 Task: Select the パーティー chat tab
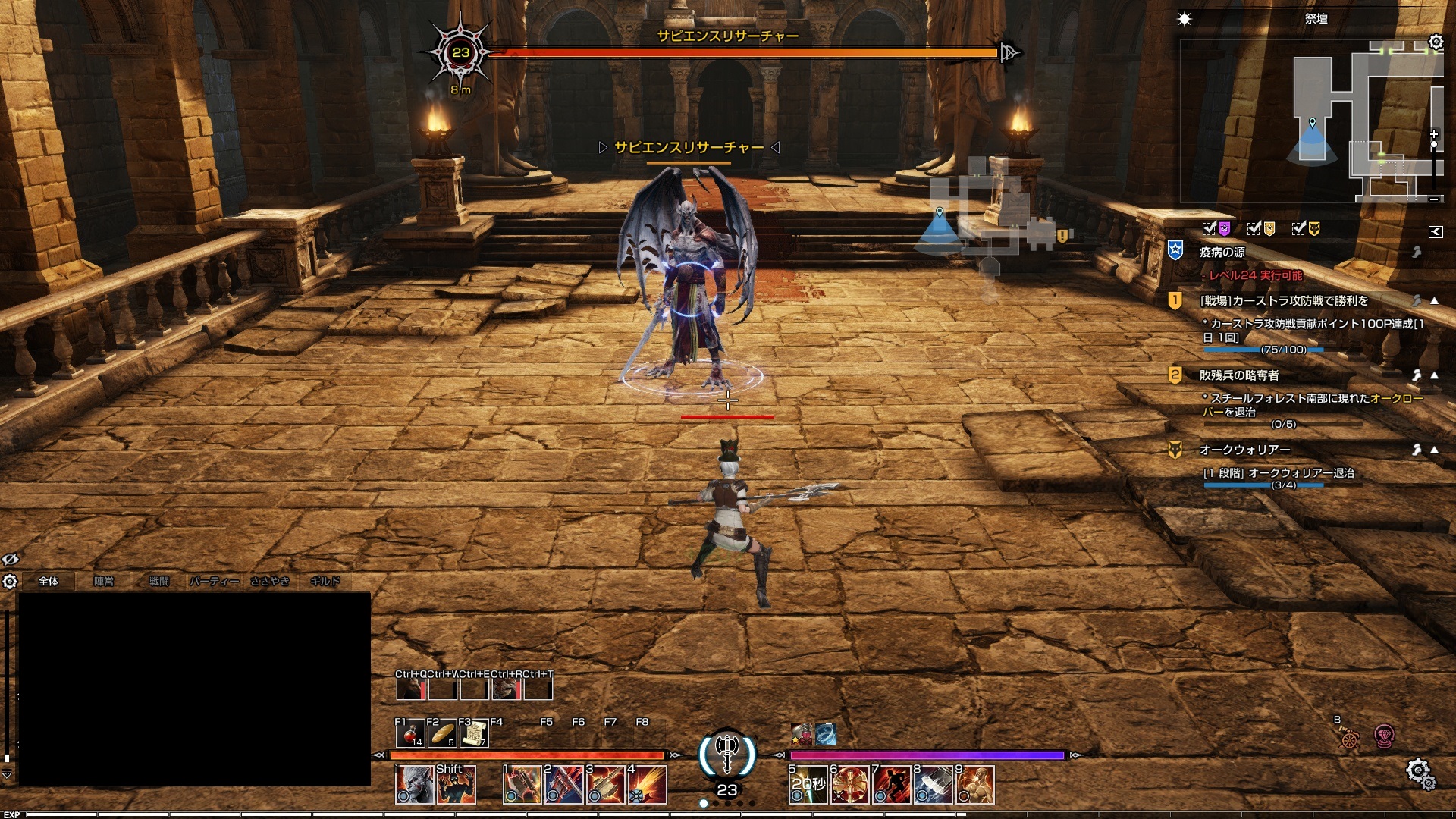click(x=214, y=582)
